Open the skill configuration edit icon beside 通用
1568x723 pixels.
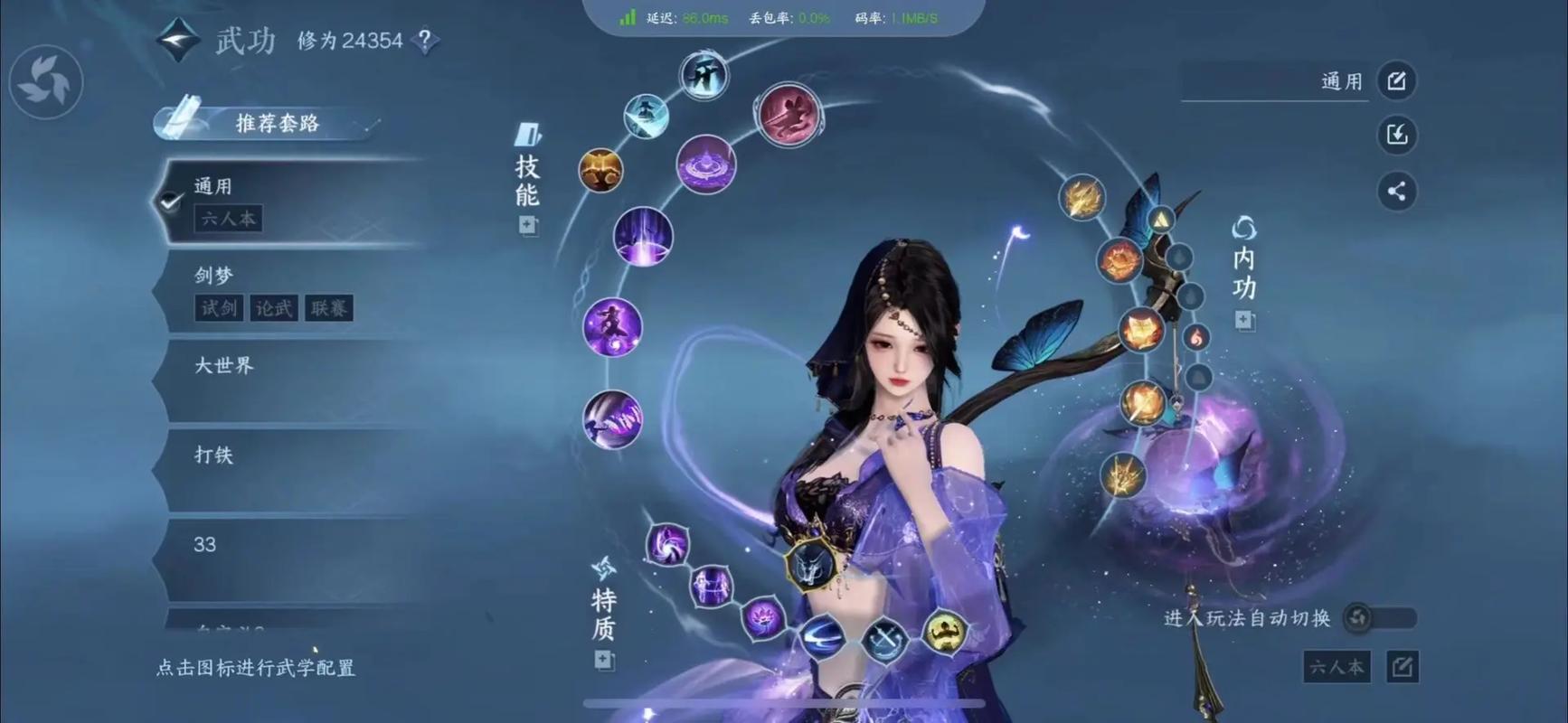pyautogui.click(x=1397, y=80)
